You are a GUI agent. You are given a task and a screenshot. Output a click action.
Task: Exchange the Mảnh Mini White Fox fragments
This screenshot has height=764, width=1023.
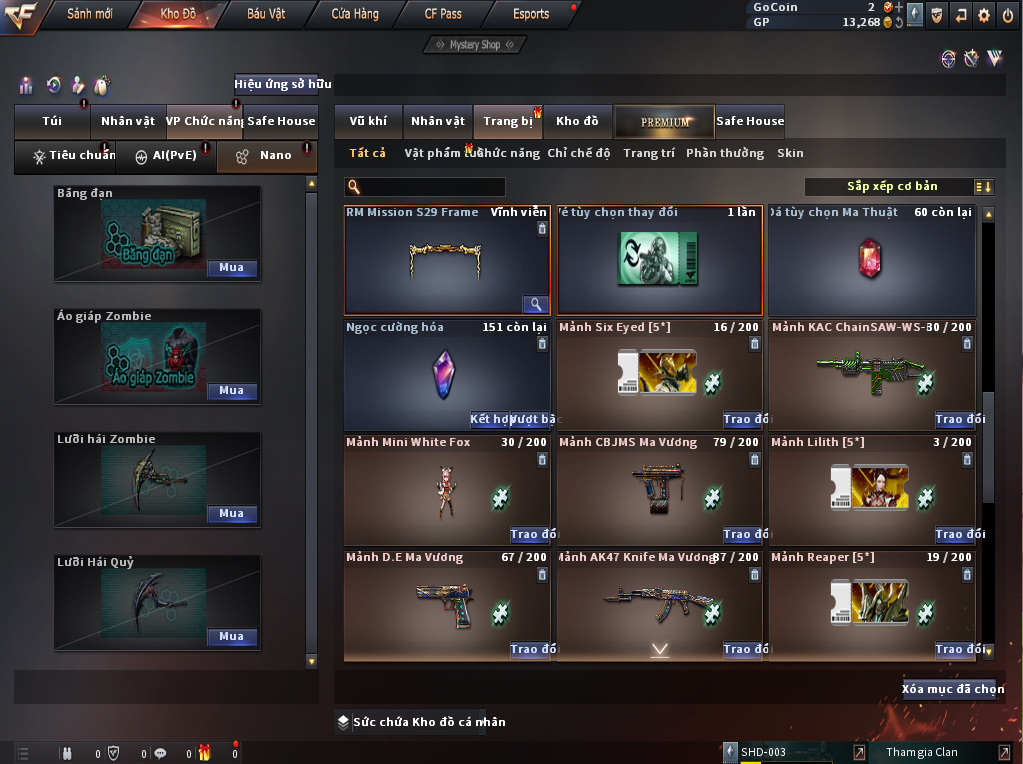531,535
